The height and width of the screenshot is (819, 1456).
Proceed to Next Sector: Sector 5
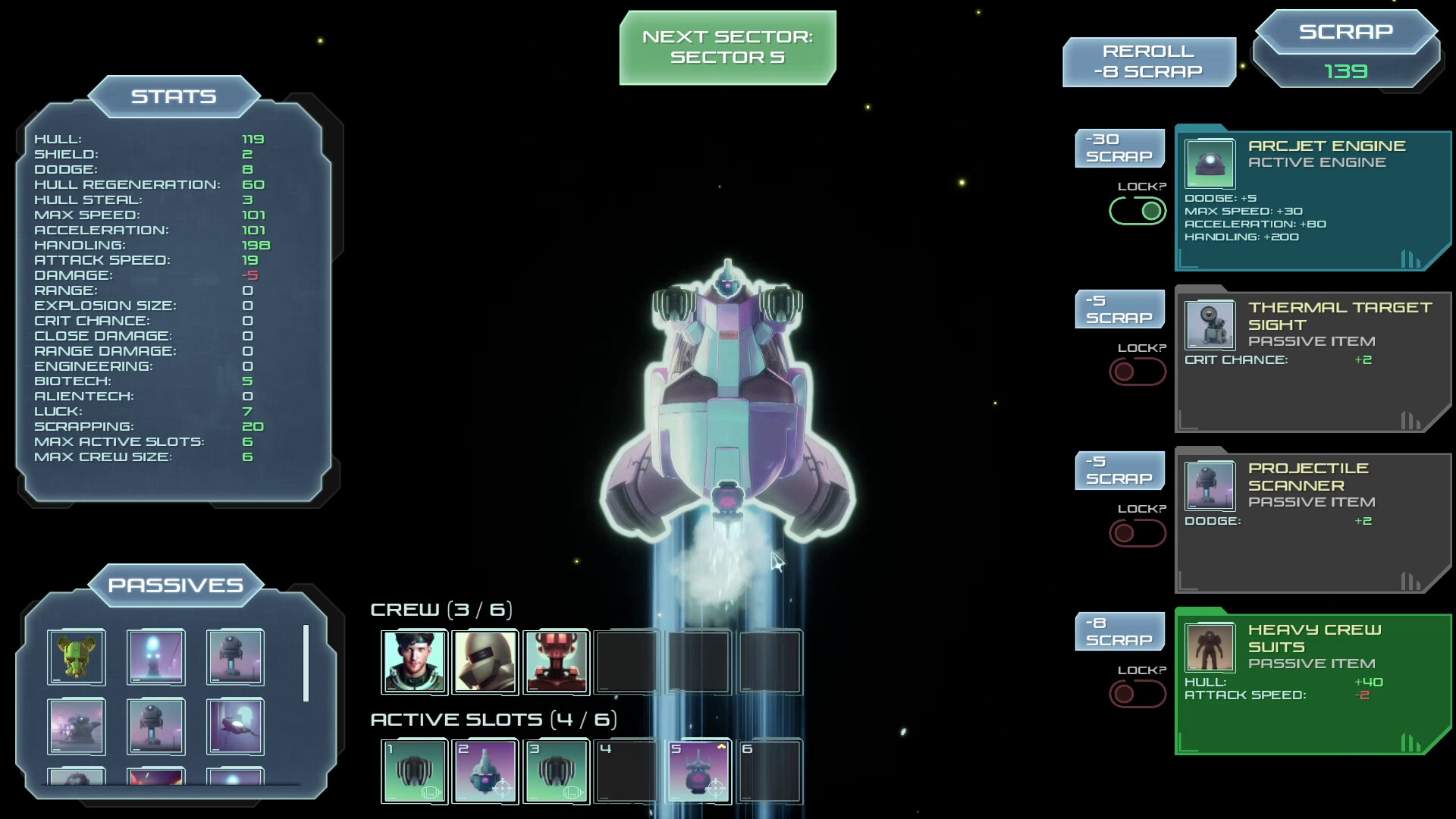(727, 47)
